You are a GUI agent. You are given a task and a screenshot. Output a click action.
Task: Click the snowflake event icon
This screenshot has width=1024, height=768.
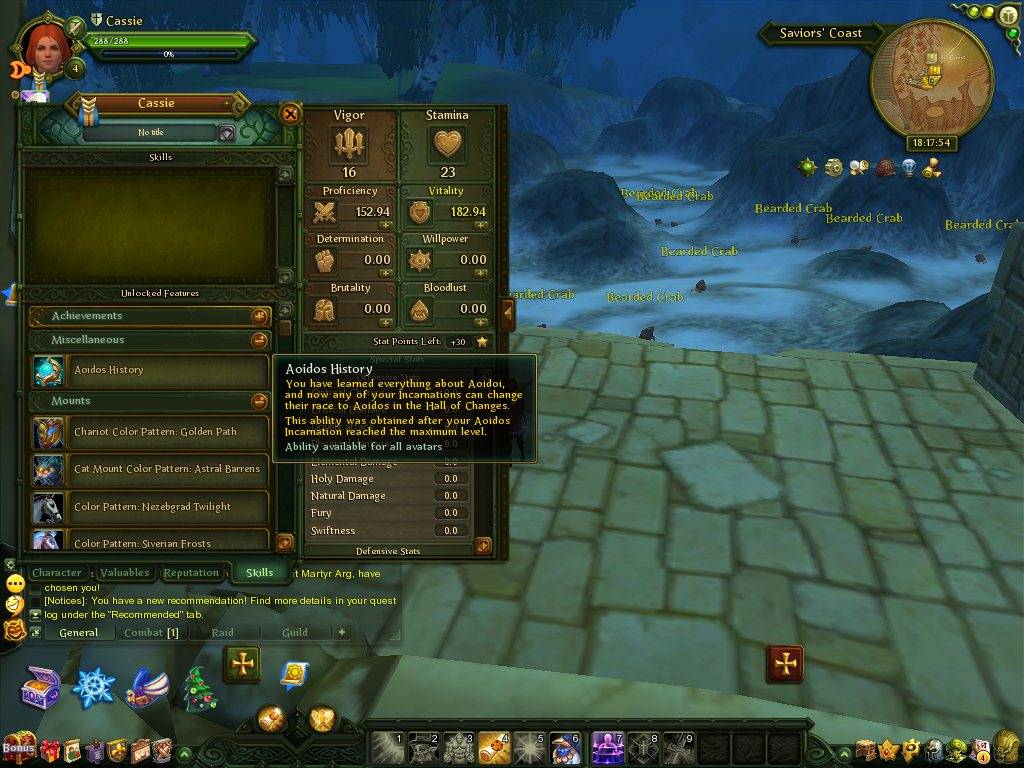(96, 687)
